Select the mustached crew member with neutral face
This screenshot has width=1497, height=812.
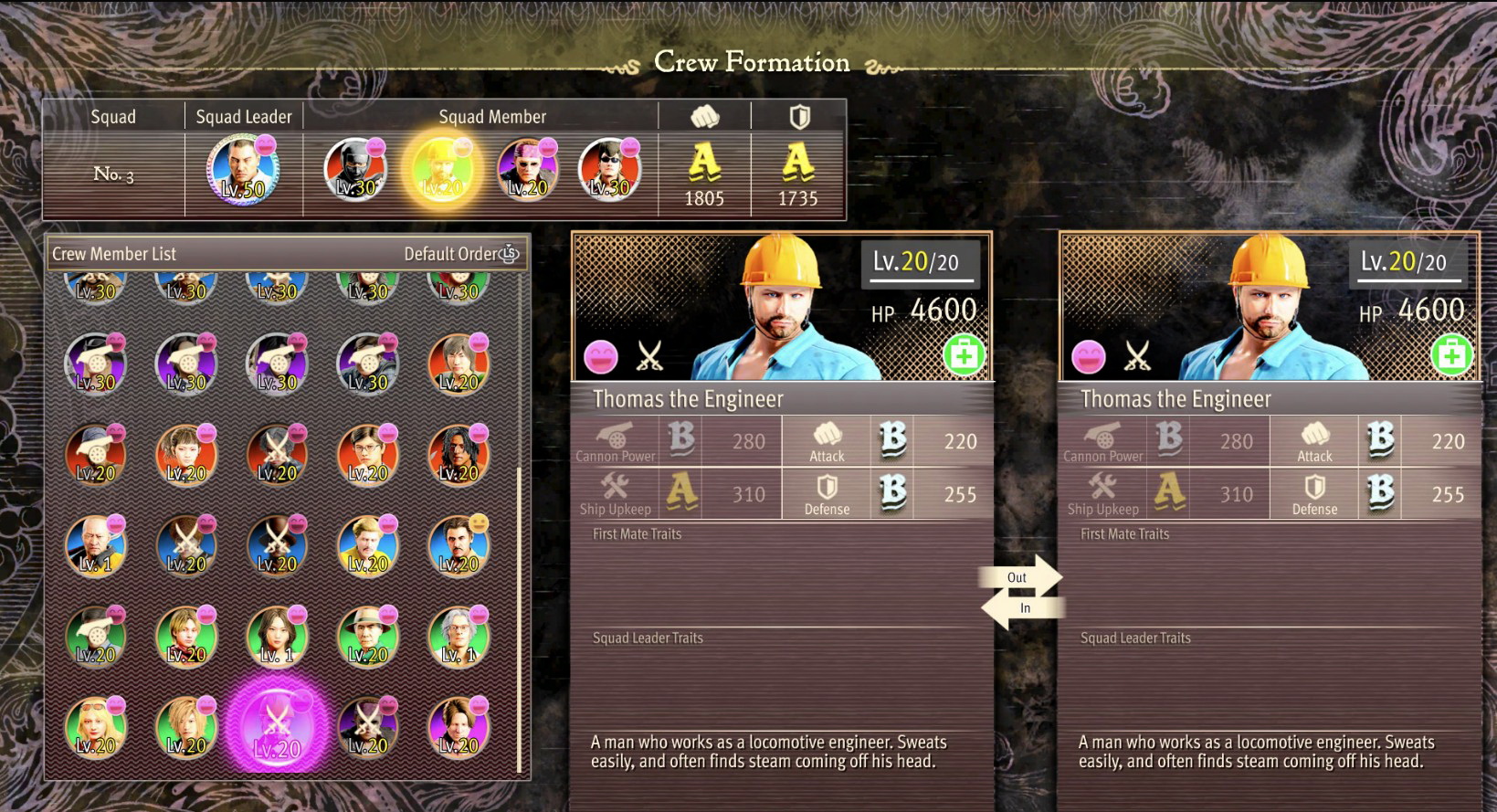pyautogui.click(x=459, y=546)
